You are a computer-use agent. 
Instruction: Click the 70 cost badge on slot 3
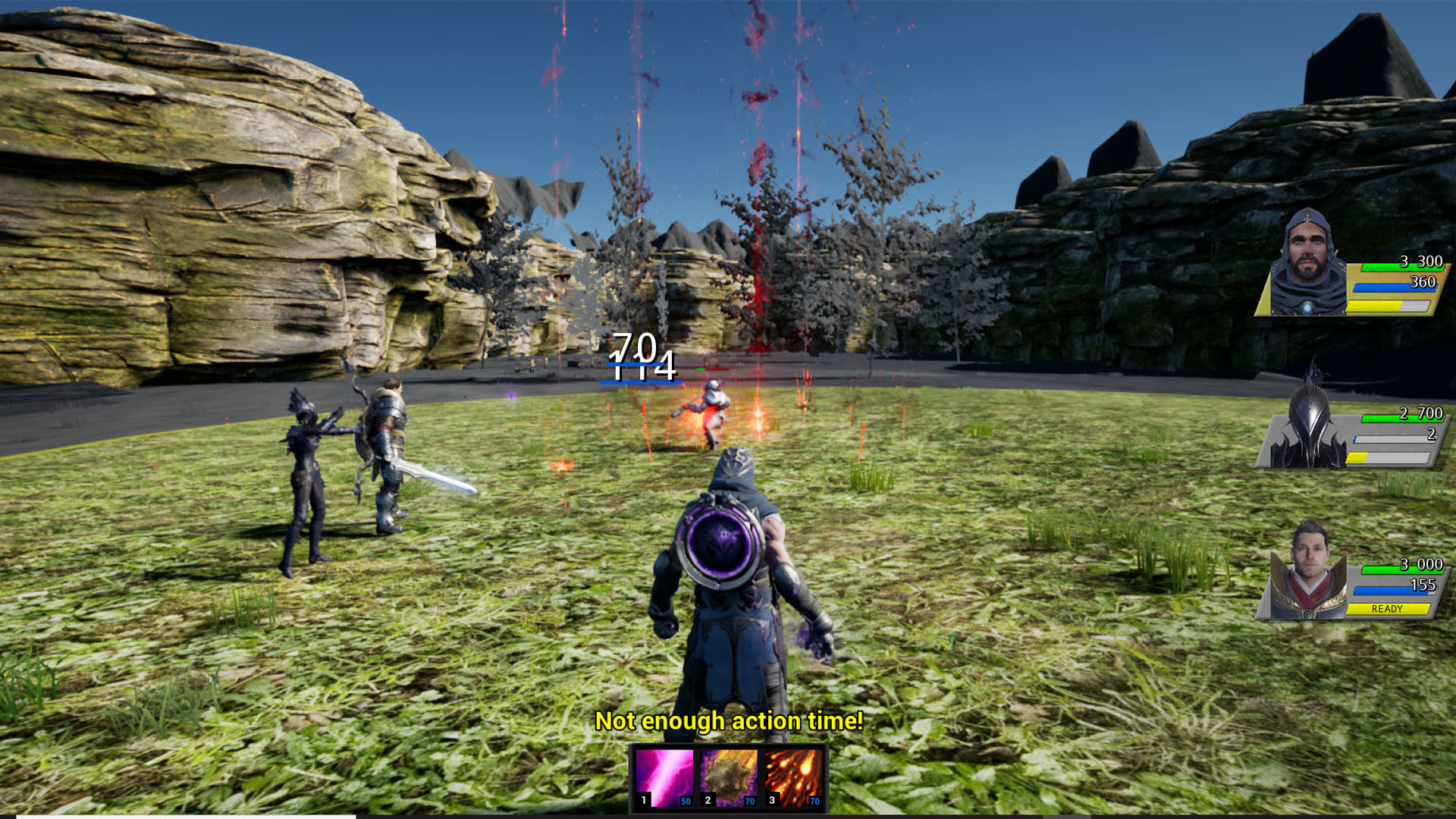pyautogui.click(x=814, y=802)
